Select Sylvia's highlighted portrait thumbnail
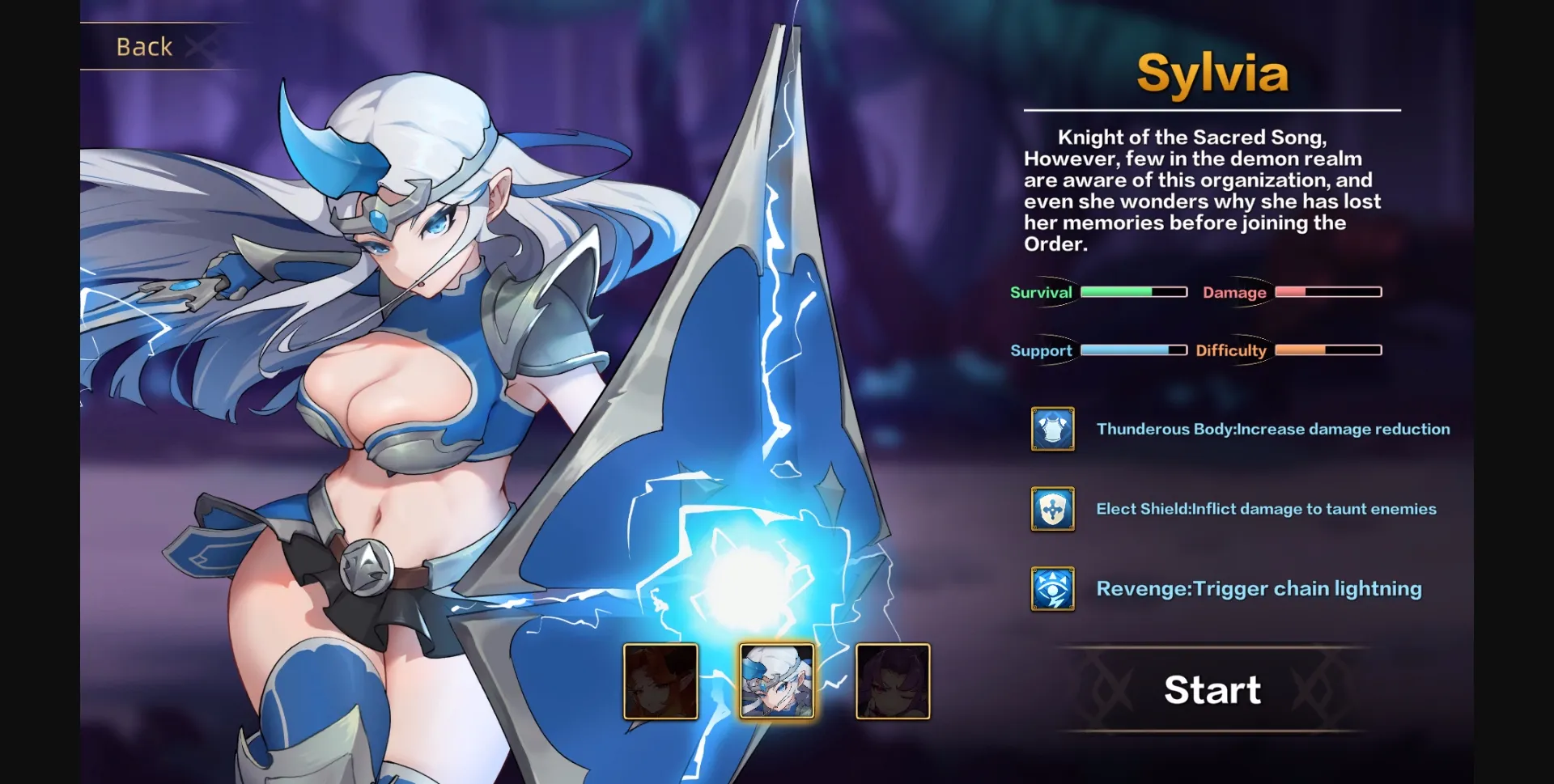Screen dimensions: 1554x784 (775, 682)
